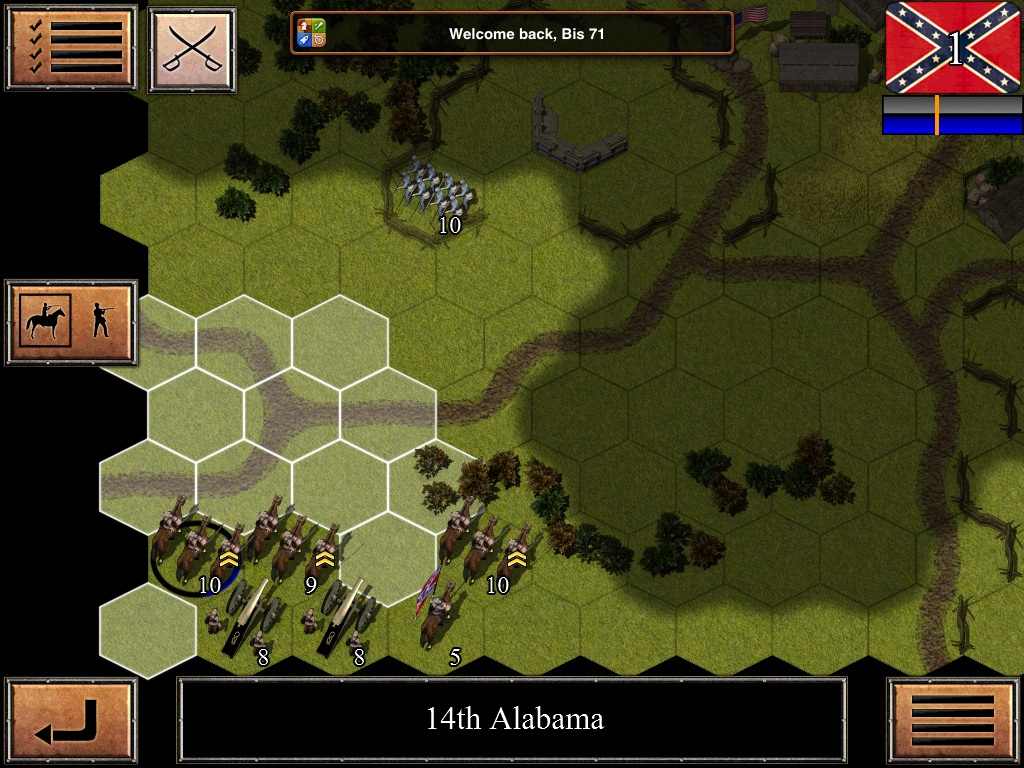The image size is (1024, 768).
Task: Open the objectives checklist button
Action: pos(71,47)
